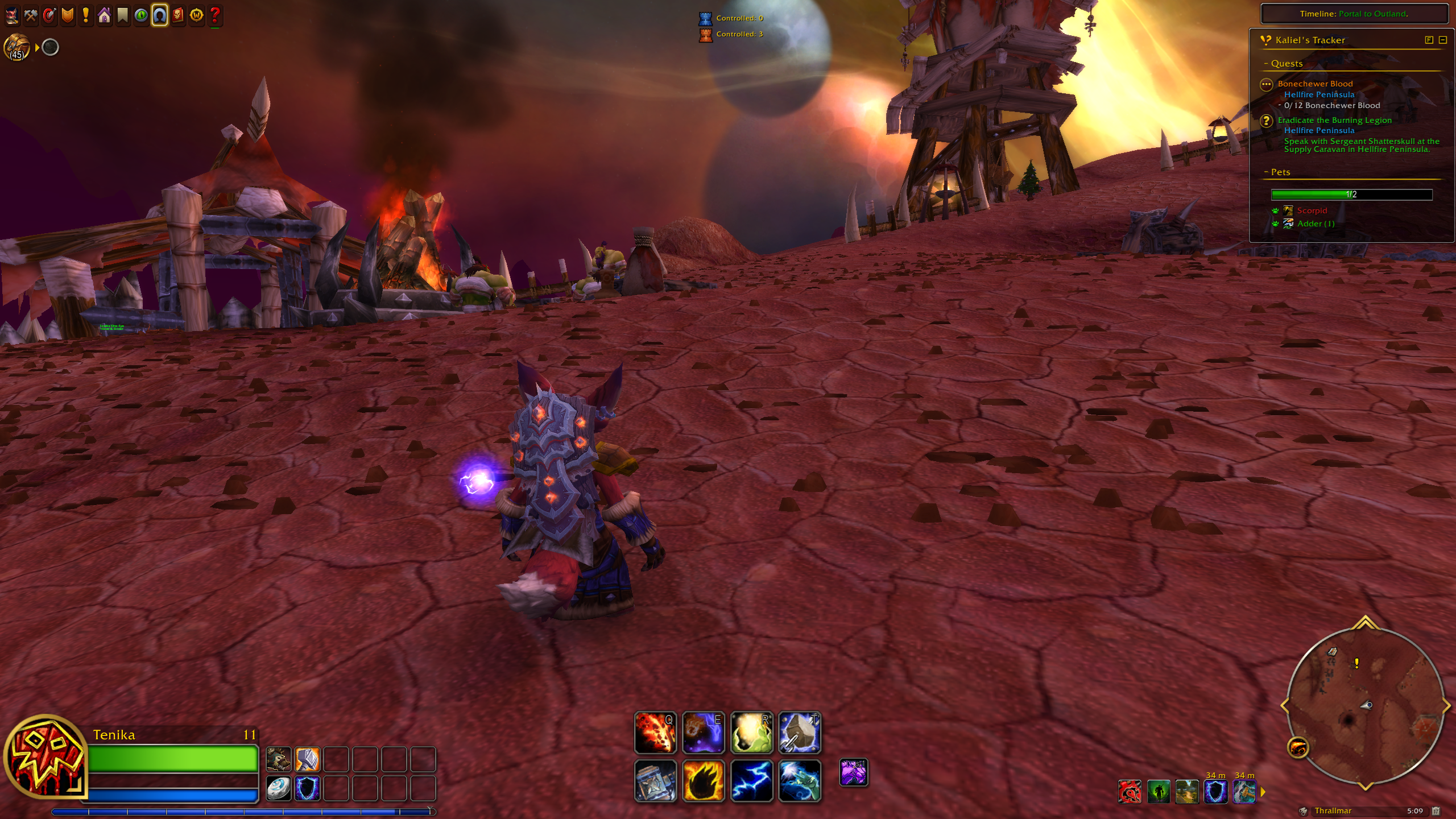
Task: Click the purple wolf Ghost Wolf icon
Action: coord(854,773)
